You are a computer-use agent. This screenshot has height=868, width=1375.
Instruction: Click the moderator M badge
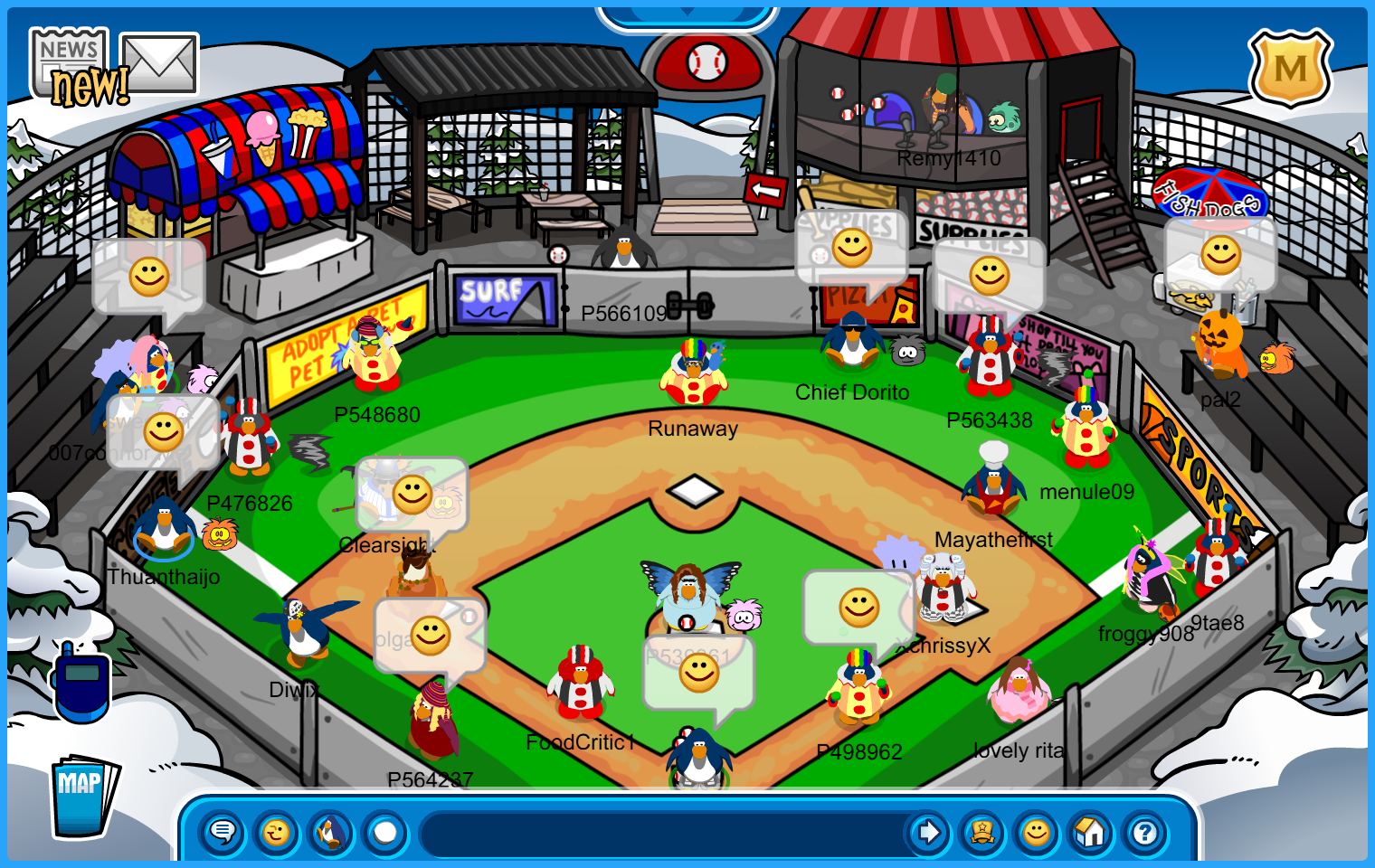point(1290,69)
